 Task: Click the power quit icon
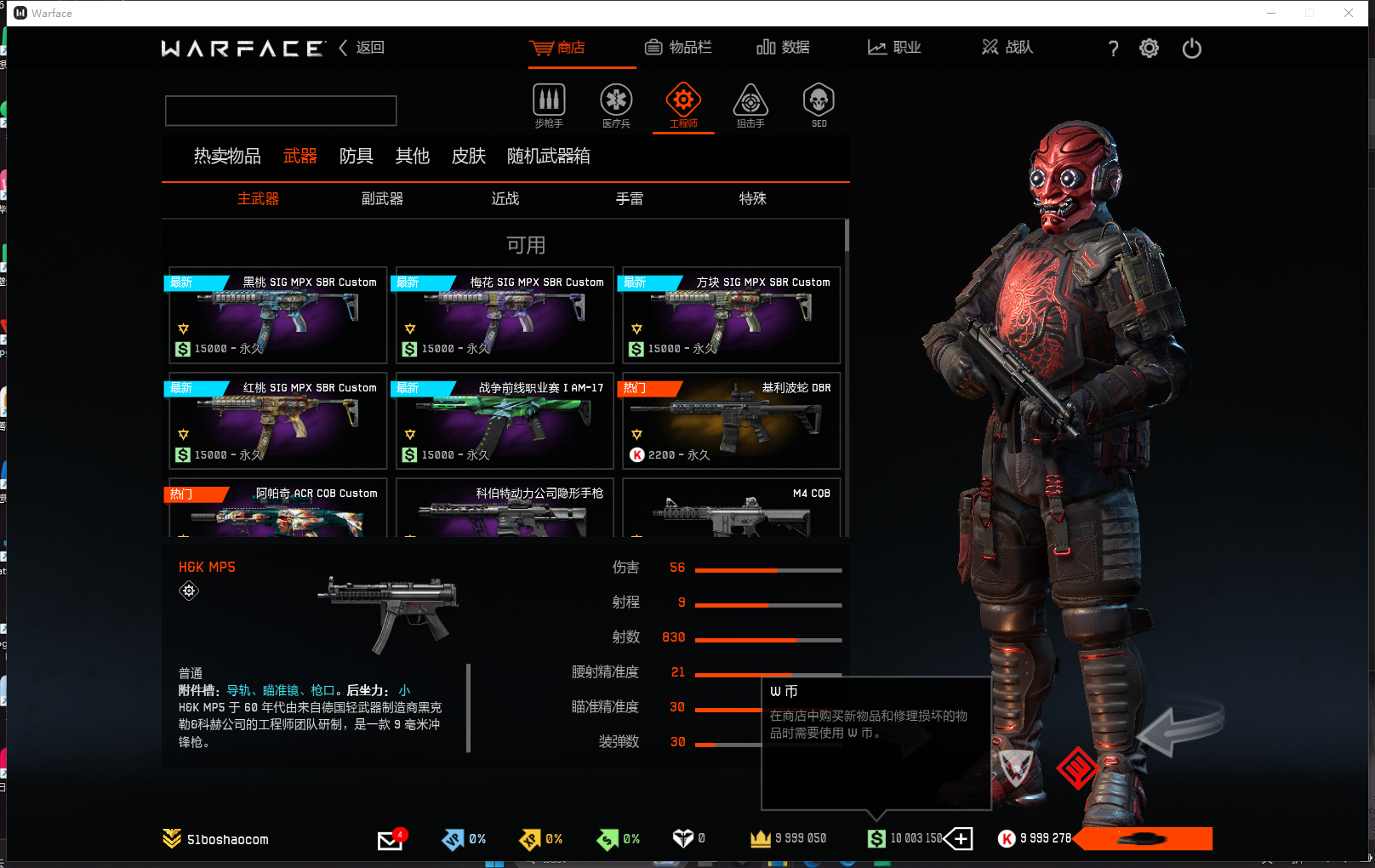pyautogui.click(x=1191, y=49)
